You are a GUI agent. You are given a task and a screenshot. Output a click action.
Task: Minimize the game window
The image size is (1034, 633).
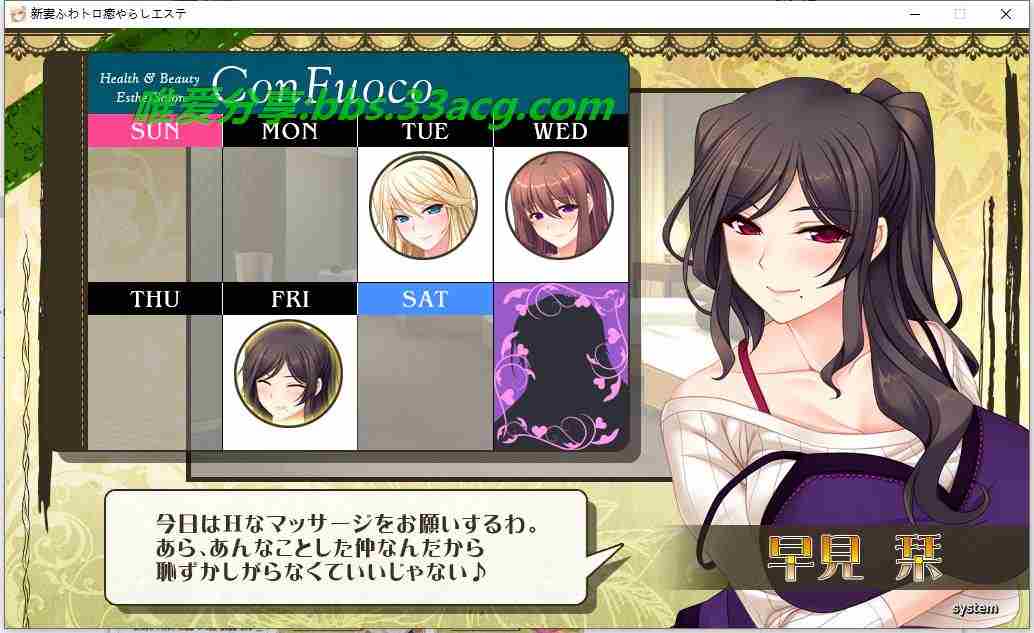[x=914, y=14]
